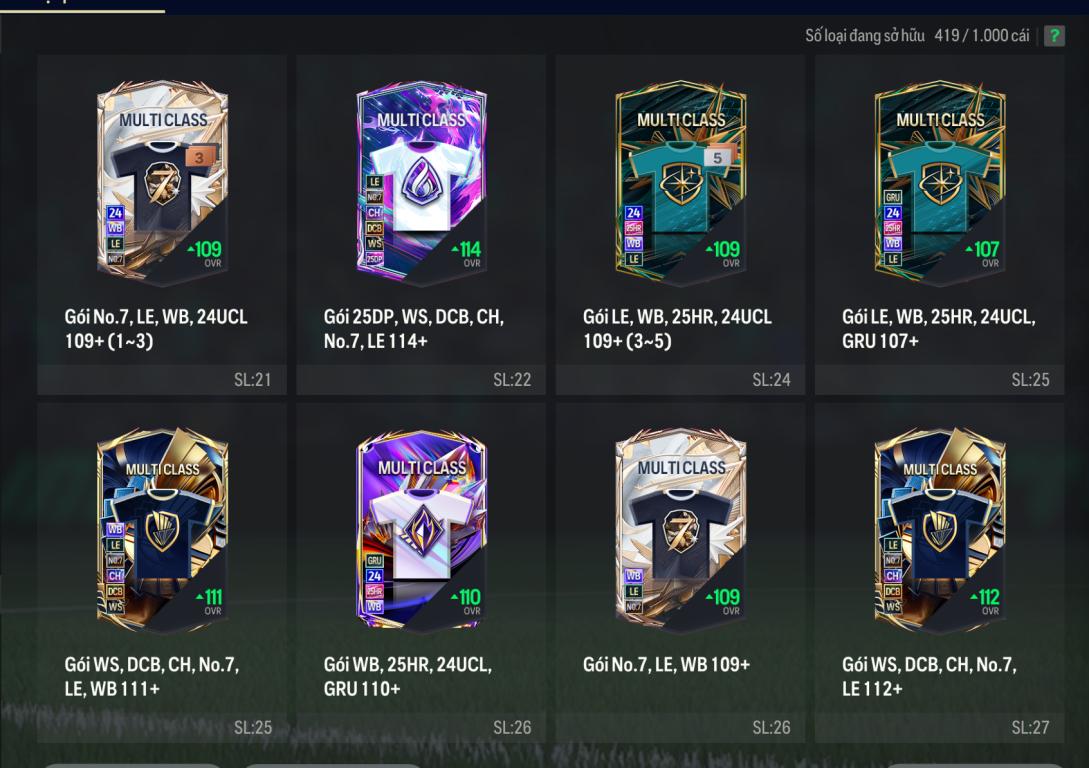The image size is (1089, 768).
Task: Select the Gói No.7, LE, WB 109+ pack
Action: point(680,528)
